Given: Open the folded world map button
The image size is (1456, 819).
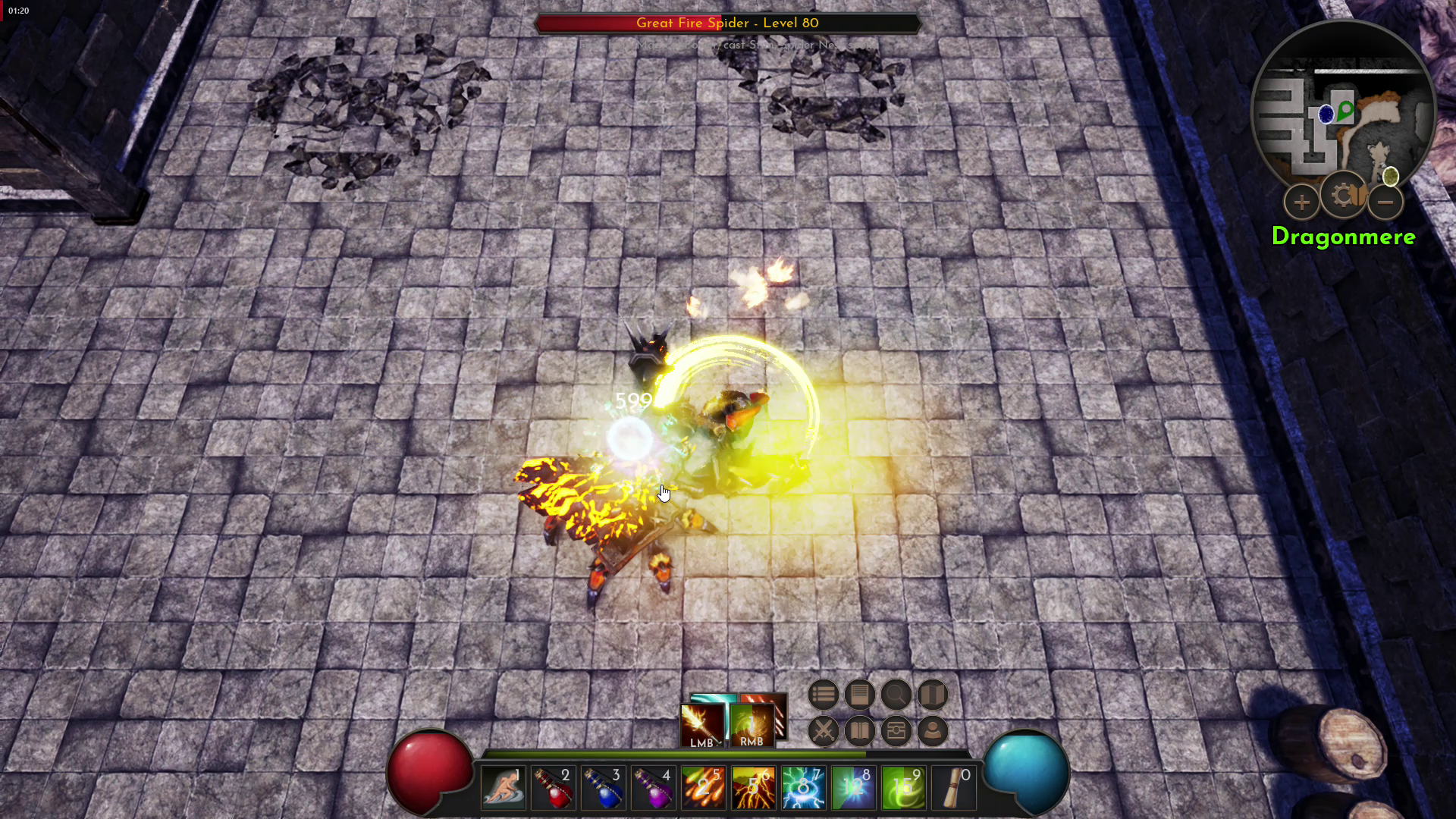Looking at the screenshot, I should pos(932,695).
